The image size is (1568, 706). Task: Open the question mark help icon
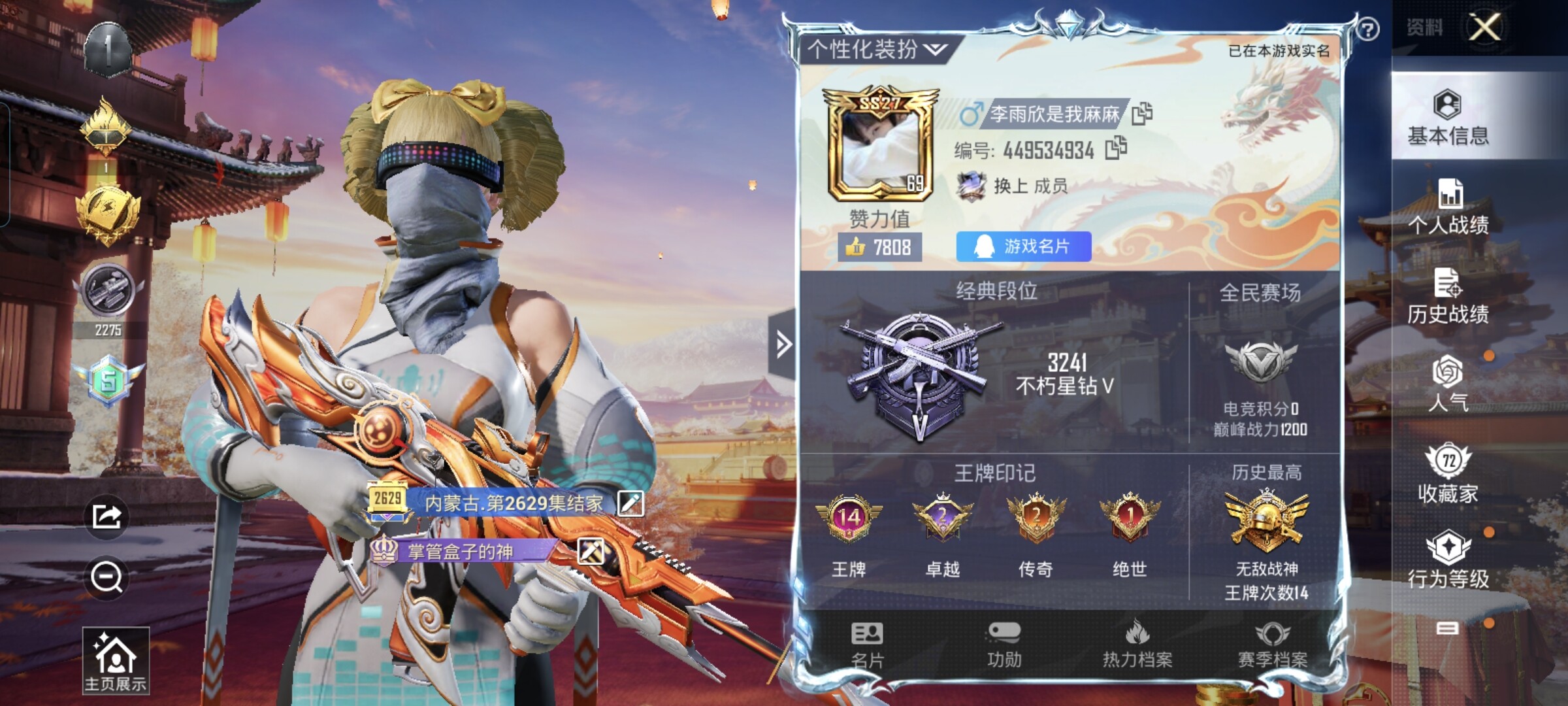click(x=1368, y=29)
